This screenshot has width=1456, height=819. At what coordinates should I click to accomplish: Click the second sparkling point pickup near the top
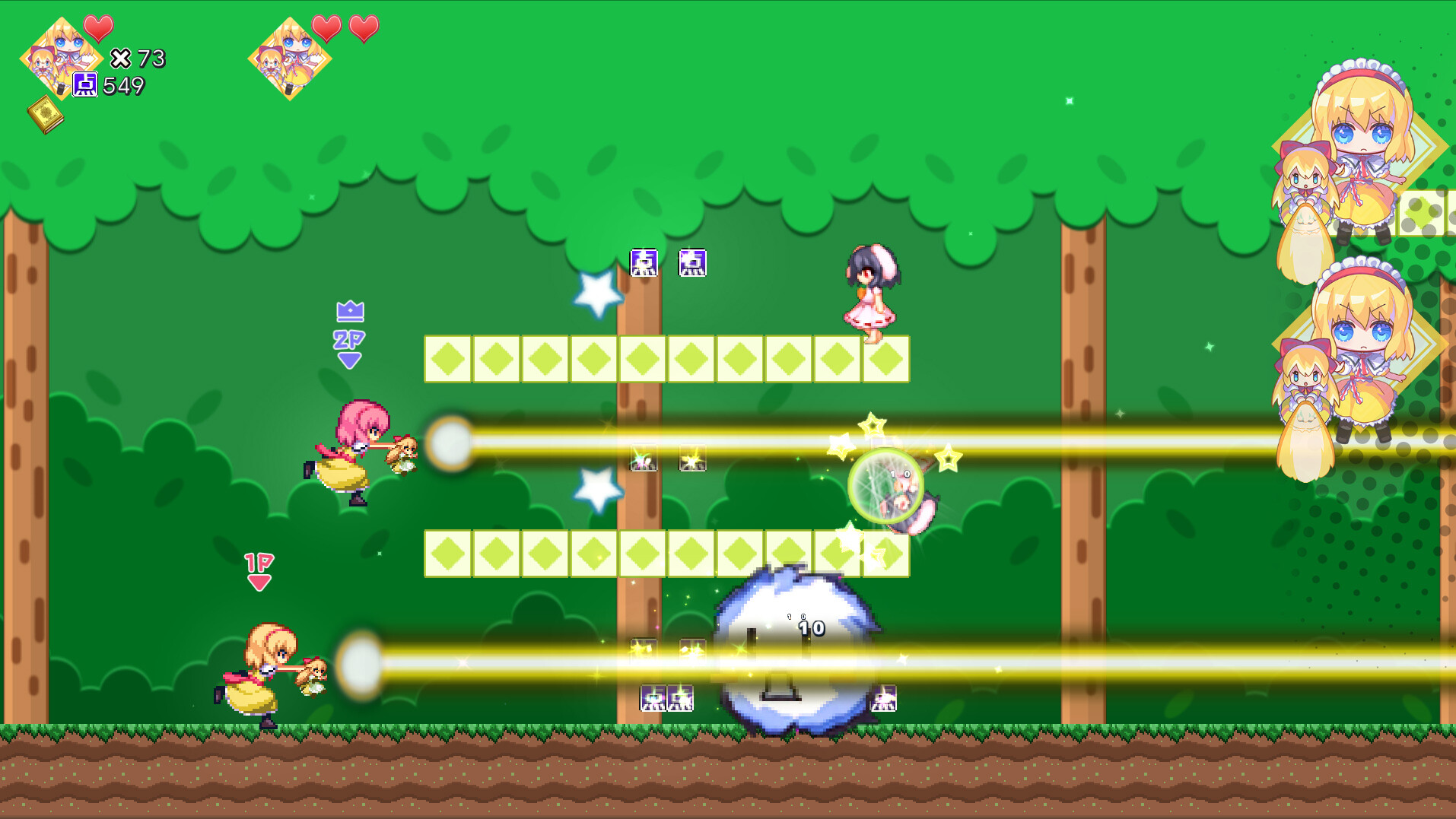point(691,264)
